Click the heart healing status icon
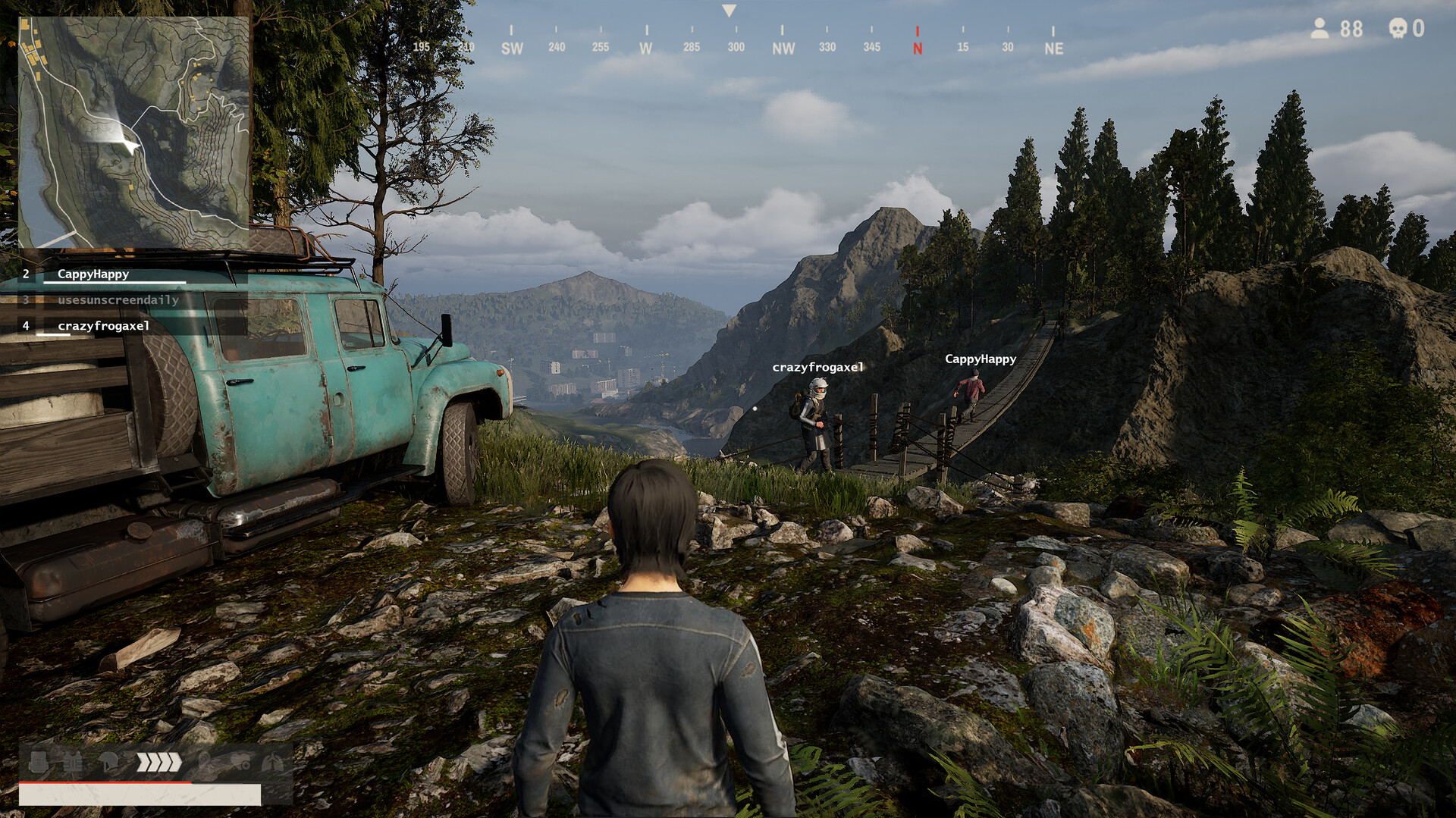The image size is (1456, 818). [240, 762]
